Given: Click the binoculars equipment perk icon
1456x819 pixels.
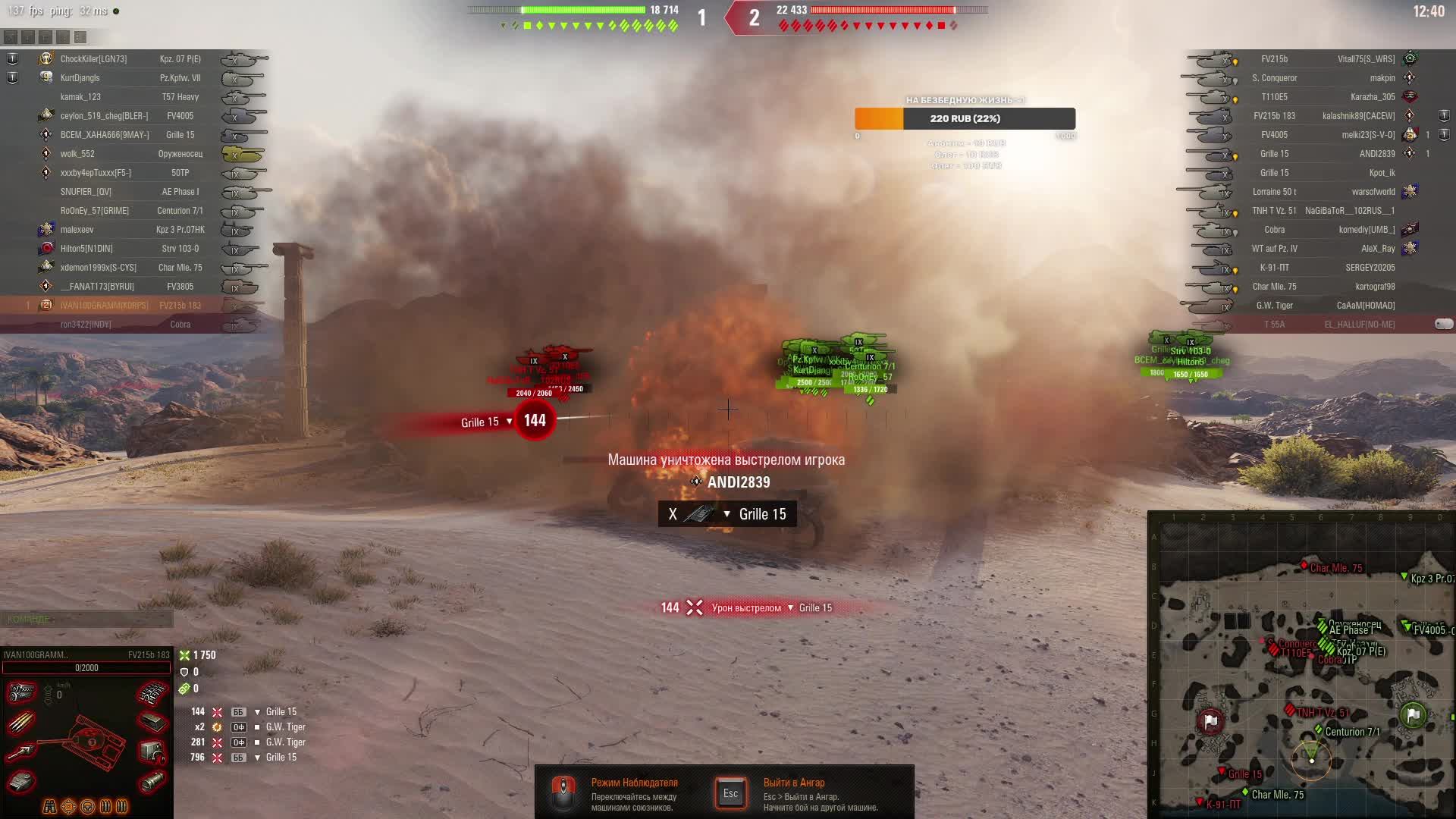Looking at the screenshot, I should 50,806.
